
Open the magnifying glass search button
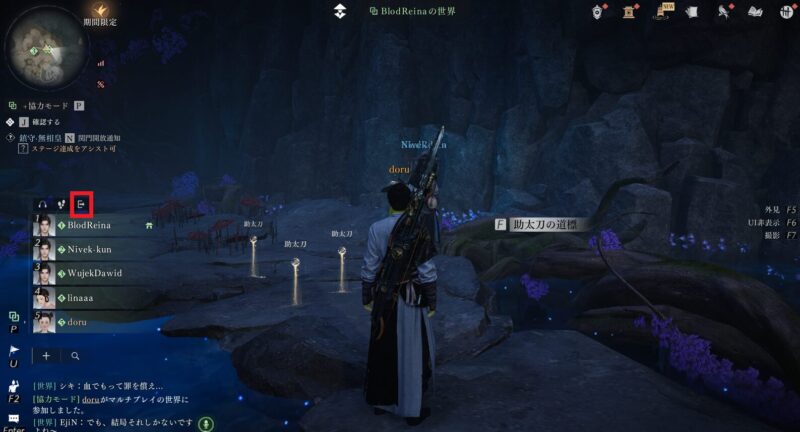[75, 355]
